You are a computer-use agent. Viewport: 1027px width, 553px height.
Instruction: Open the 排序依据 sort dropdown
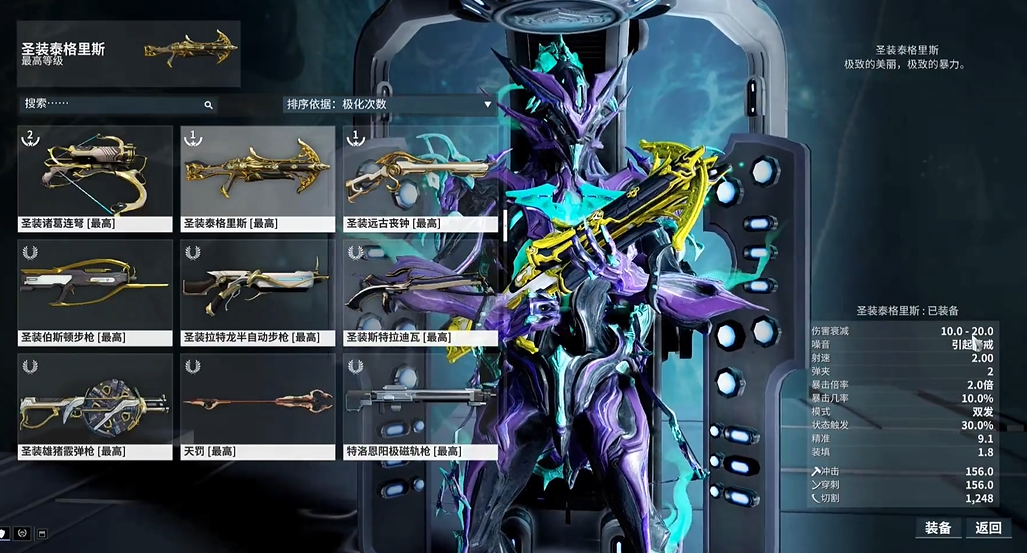[388, 104]
